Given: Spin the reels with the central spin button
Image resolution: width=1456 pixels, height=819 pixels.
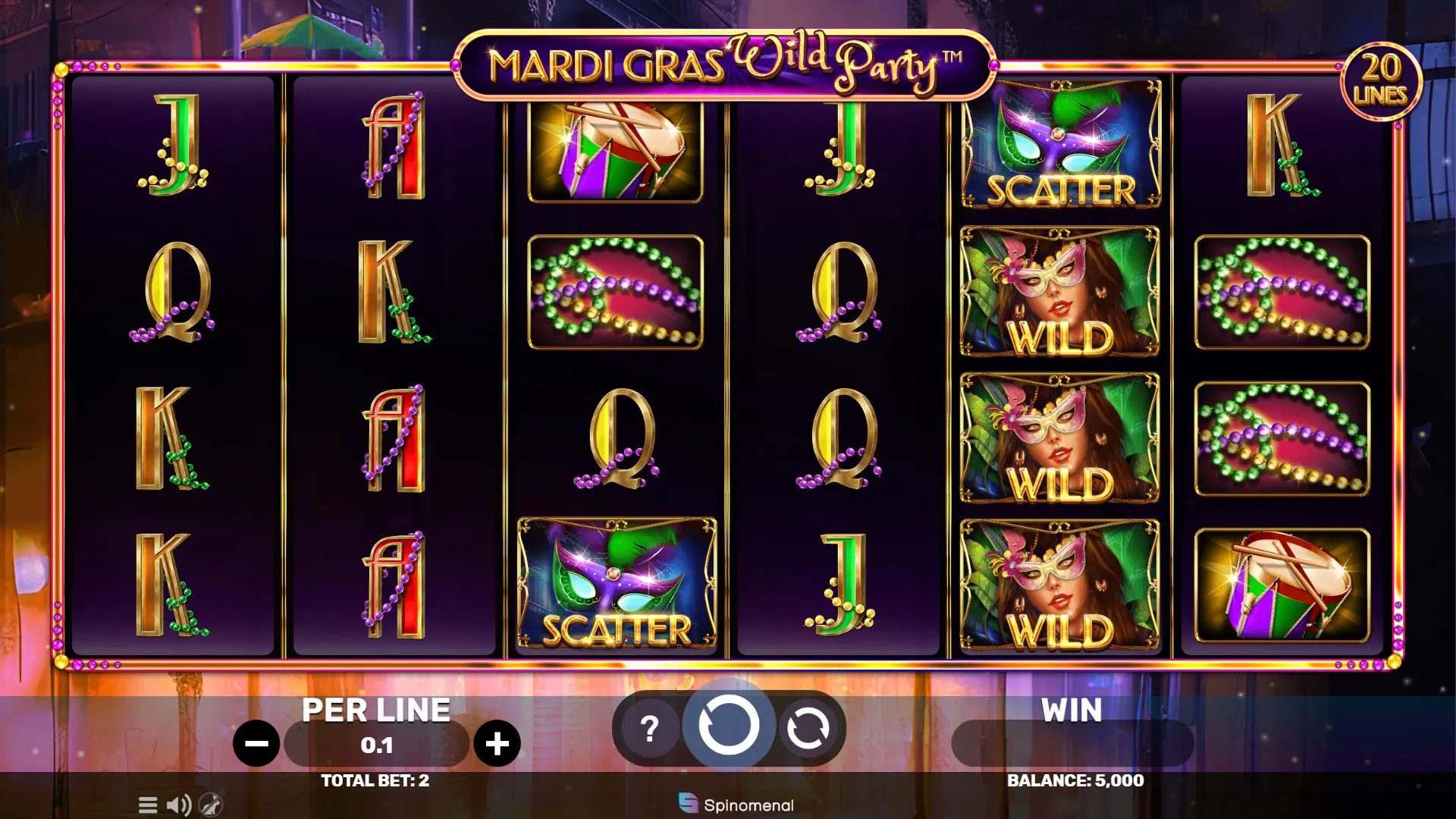Looking at the screenshot, I should 728,726.
